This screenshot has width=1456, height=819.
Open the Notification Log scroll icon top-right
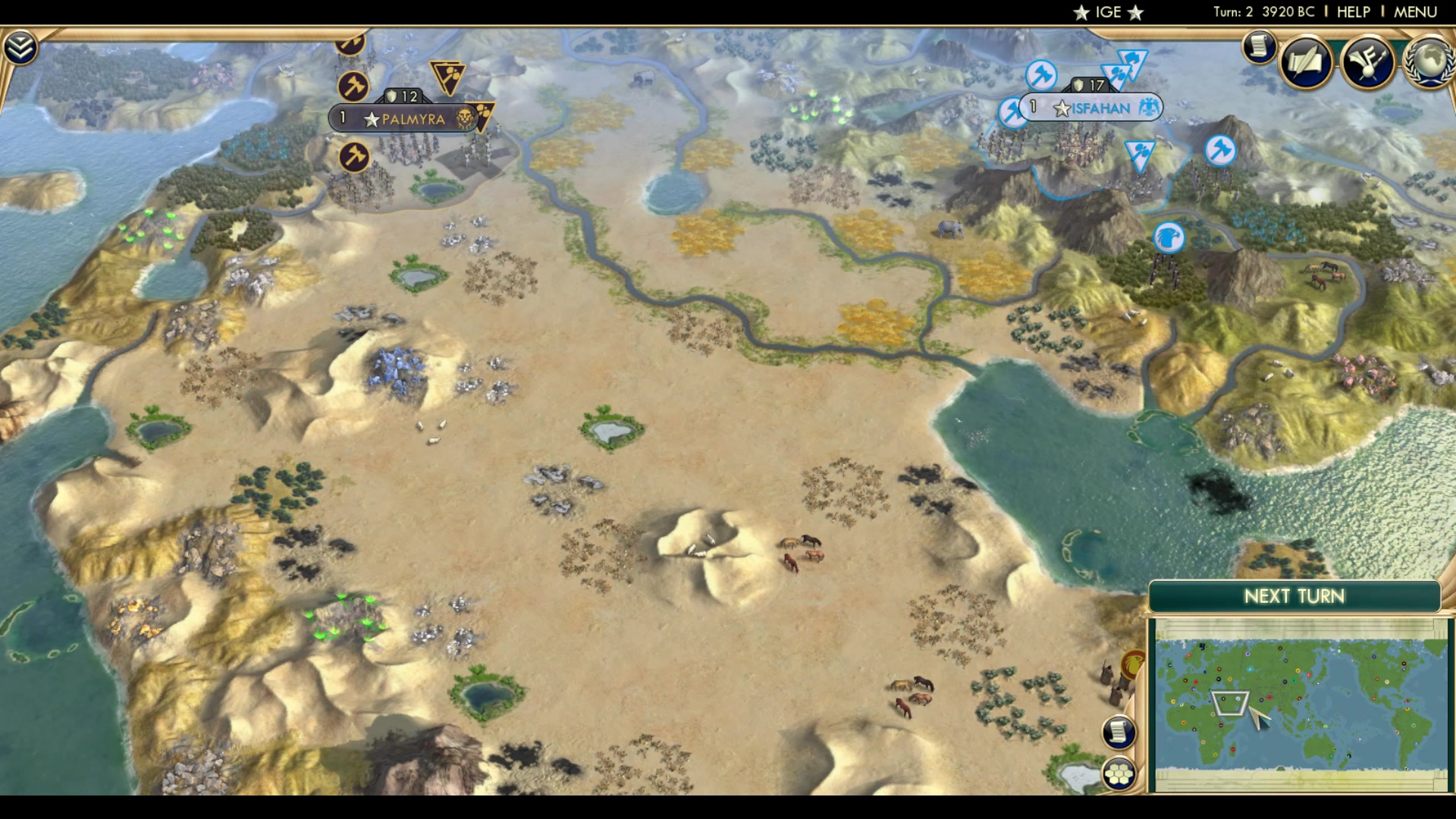tap(1258, 46)
